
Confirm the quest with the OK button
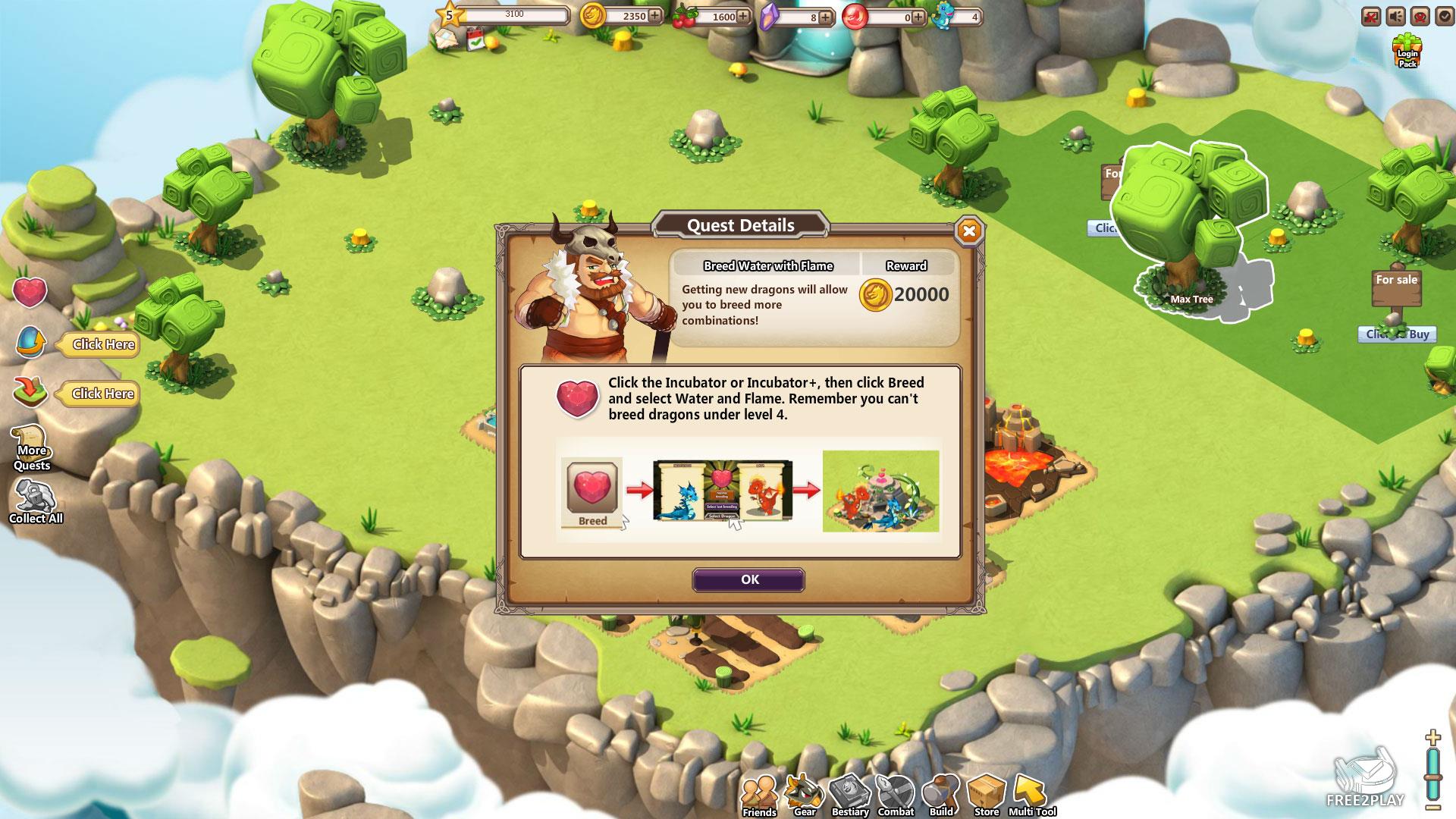(748, 580)
